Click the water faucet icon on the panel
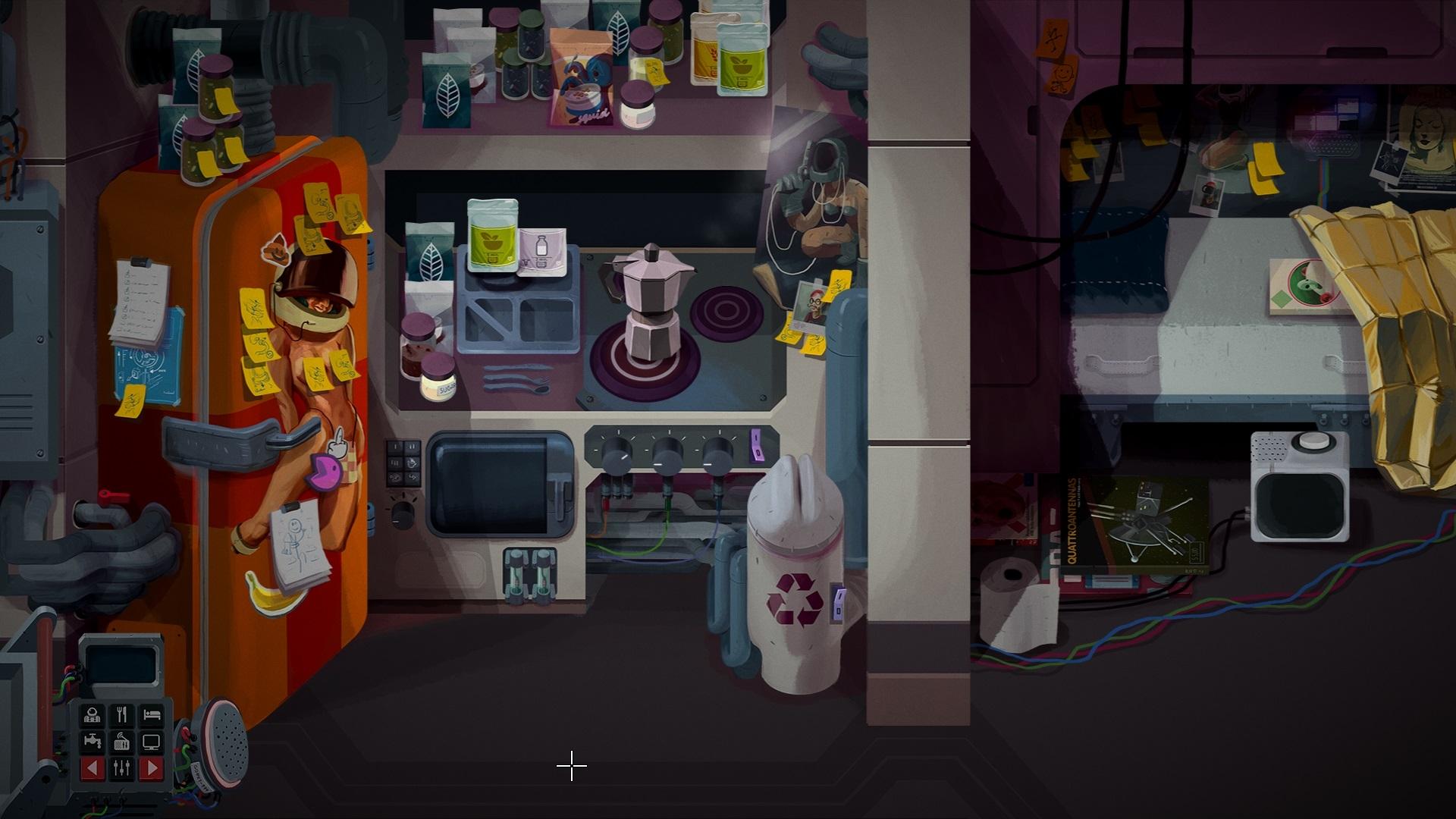The height and width of the screenshot is (819, 1456). pyautogui.click(x=93, y=741)
